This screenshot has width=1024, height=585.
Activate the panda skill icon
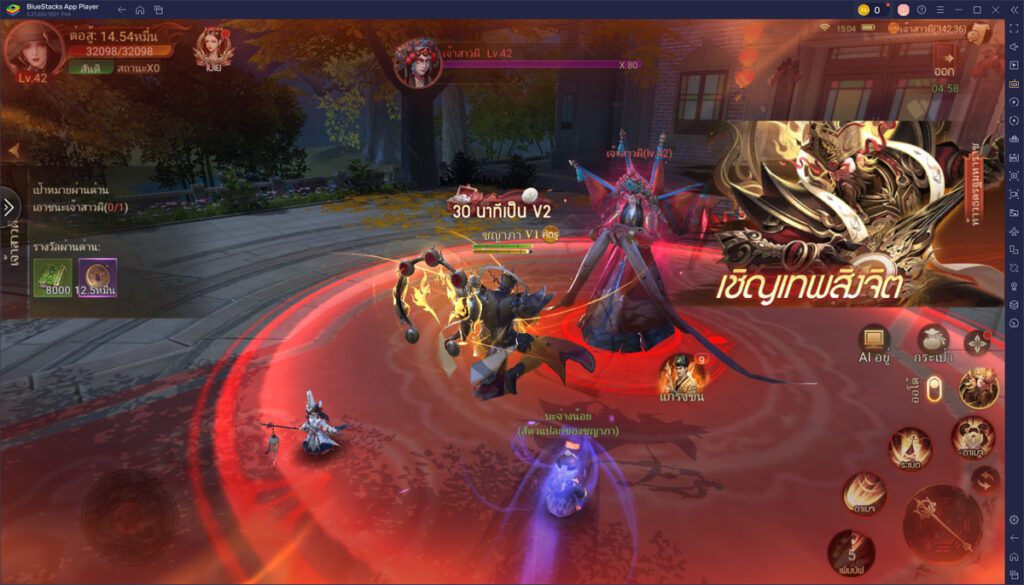coord(971,436)
